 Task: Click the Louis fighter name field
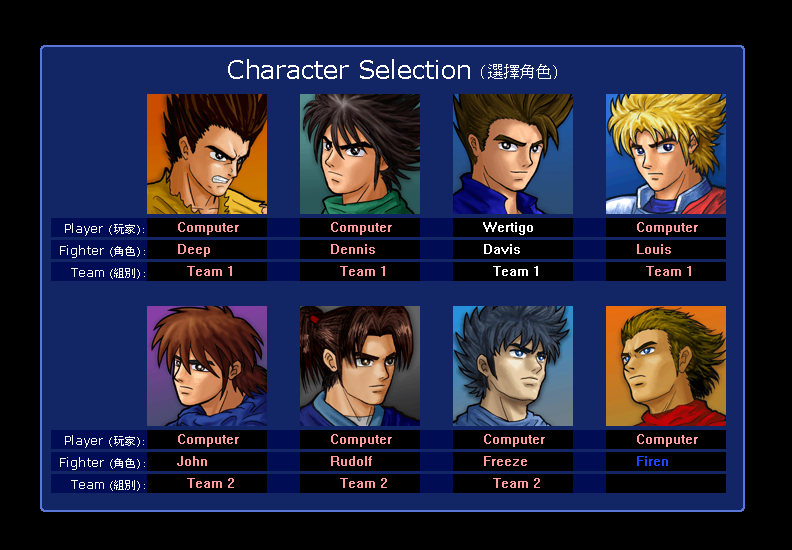pyautogui.click(x=666, y=250)
